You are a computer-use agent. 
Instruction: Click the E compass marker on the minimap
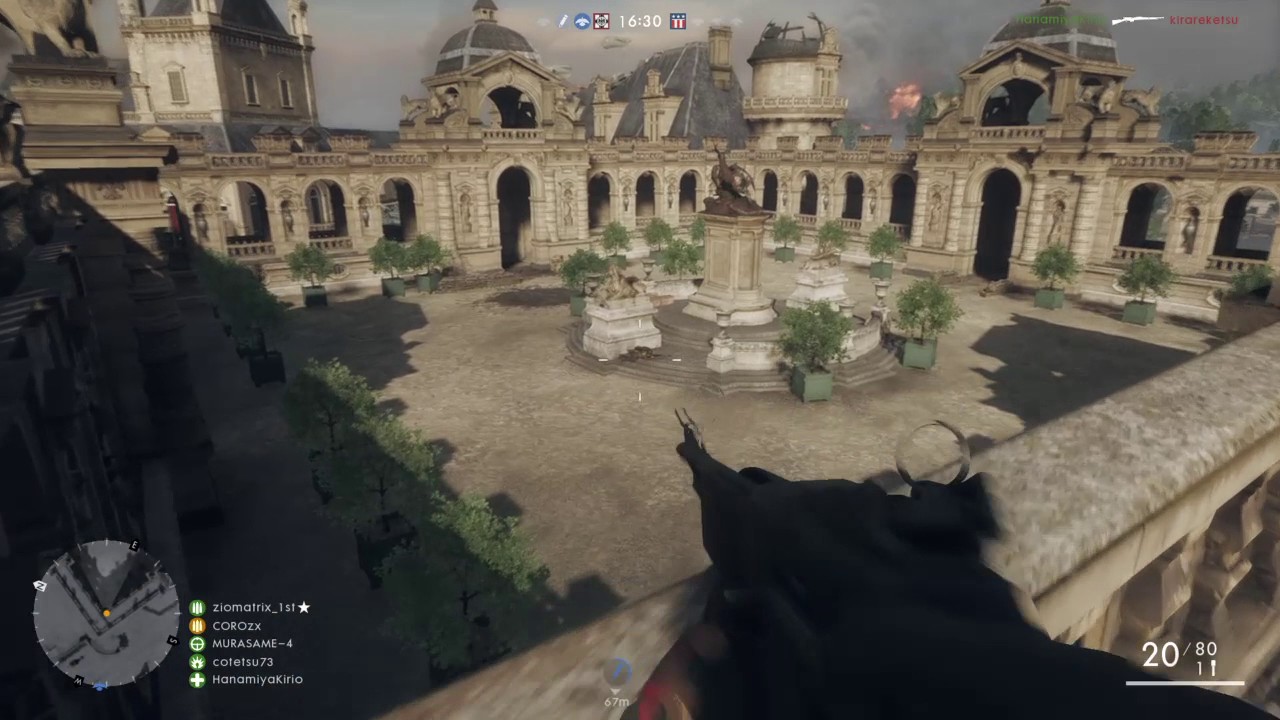click(x=134, y=547)
